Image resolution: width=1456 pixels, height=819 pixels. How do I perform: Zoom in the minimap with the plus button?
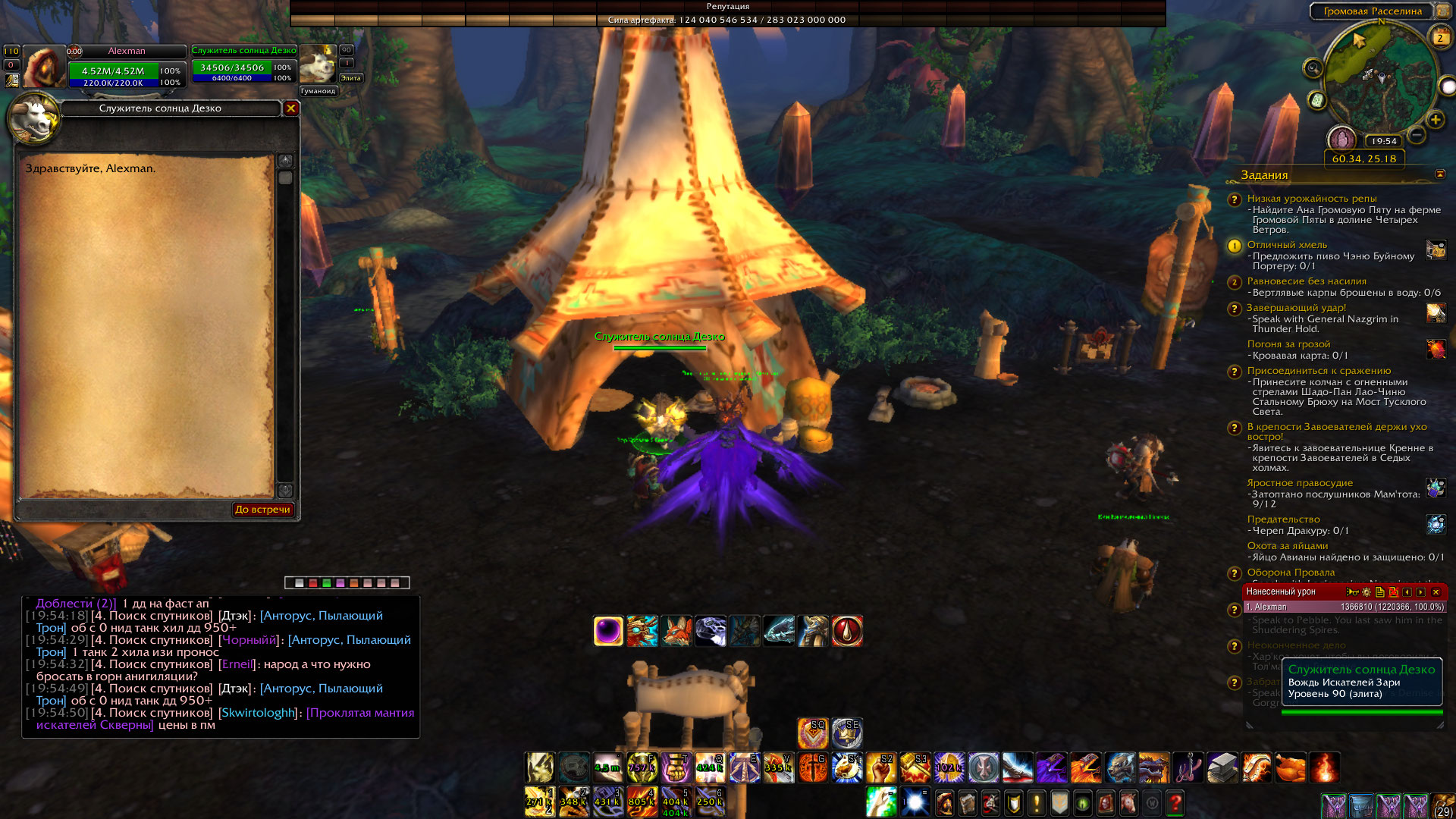point(1435,120)
